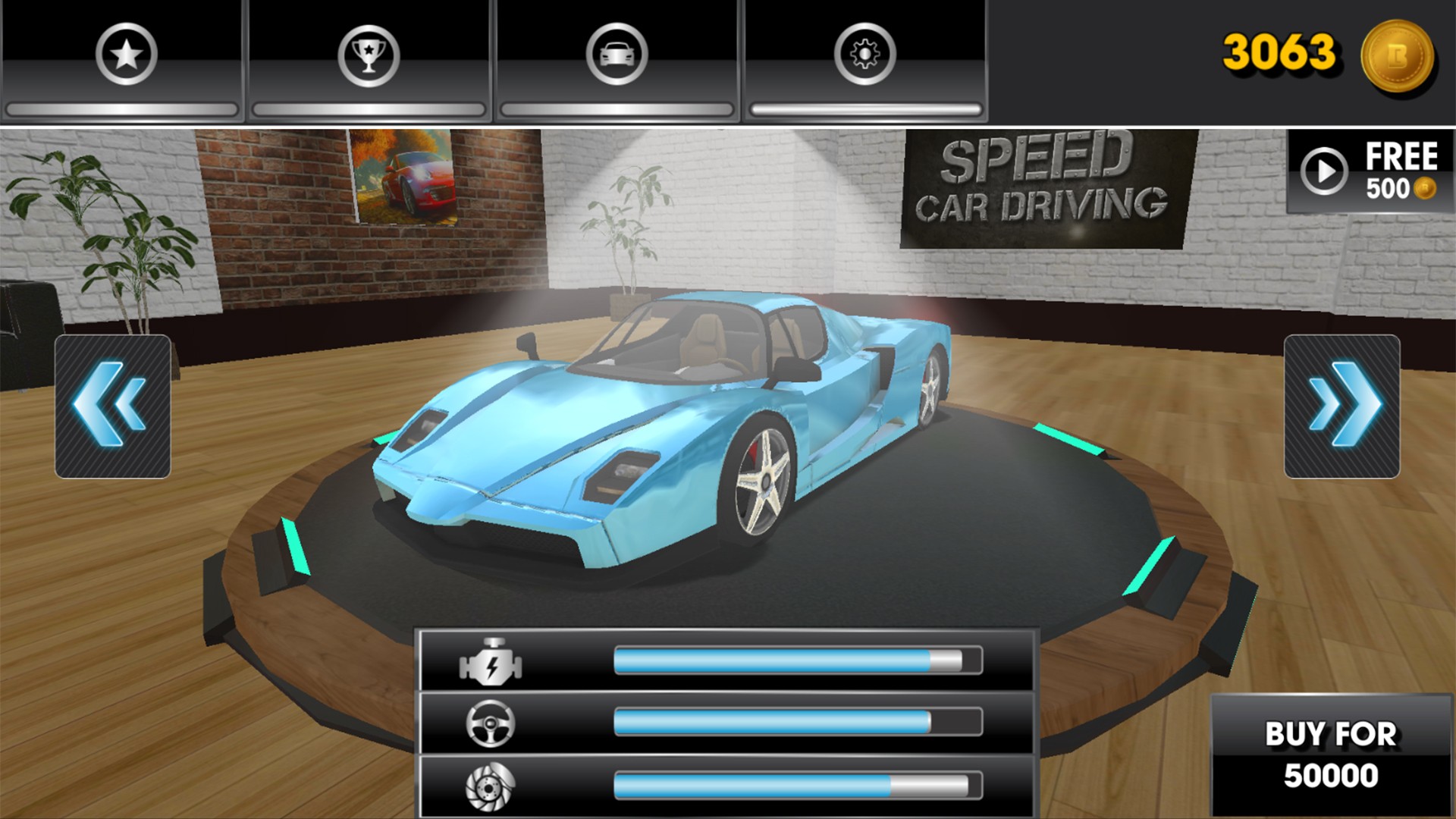
Task: Open the gear settings tab
Action: click(865, 55)
